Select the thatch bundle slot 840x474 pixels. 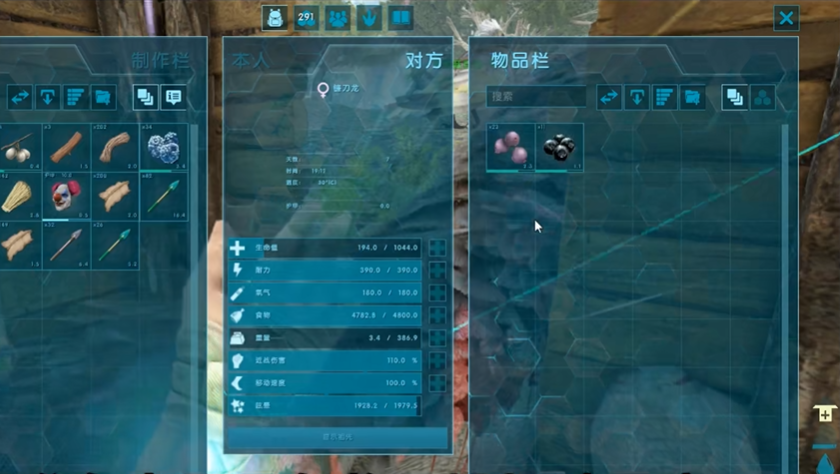point(16,196)
